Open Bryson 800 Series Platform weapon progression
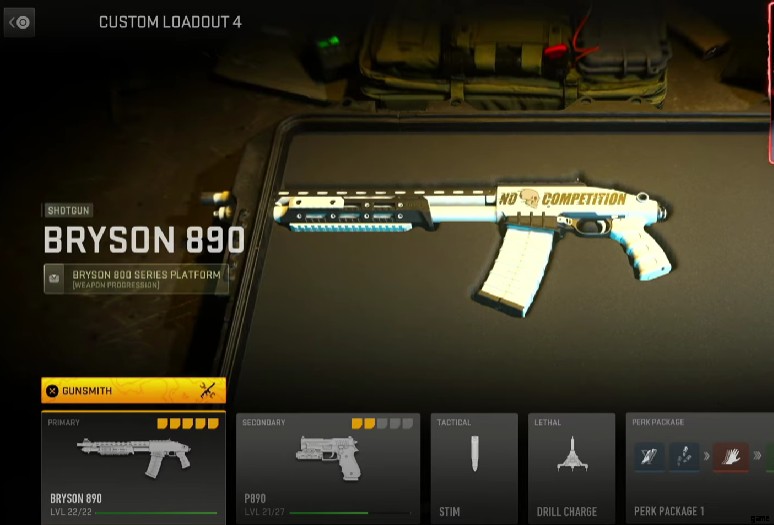The image size is (774, 525). (x=136, y=279)
